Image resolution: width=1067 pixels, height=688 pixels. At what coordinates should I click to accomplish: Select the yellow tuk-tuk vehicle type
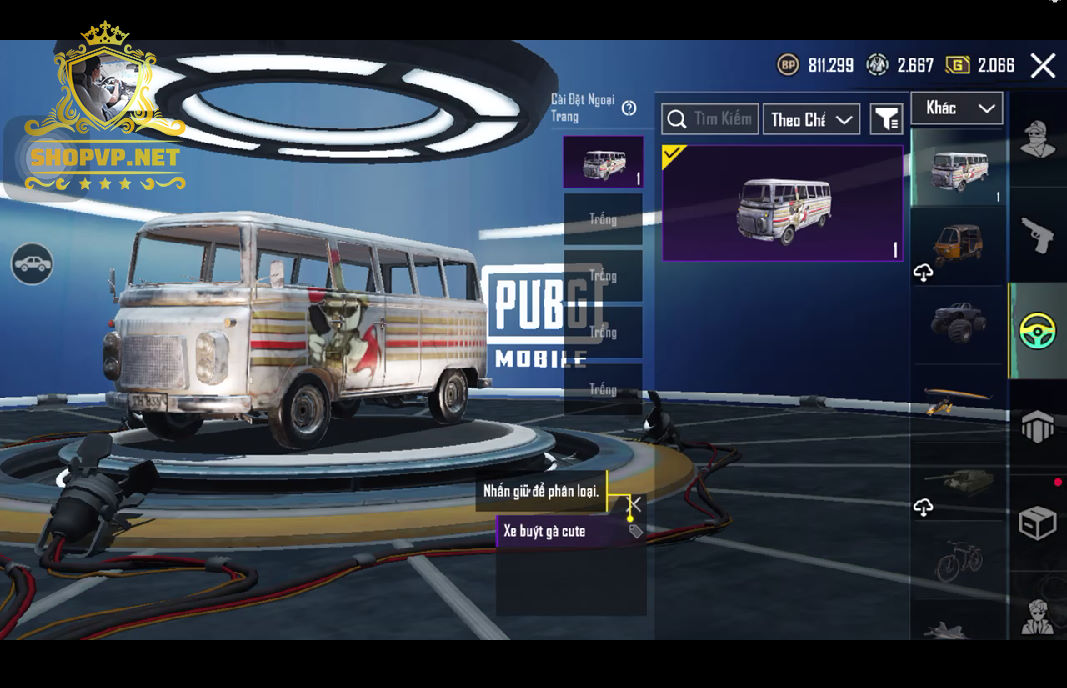[958, 246]
